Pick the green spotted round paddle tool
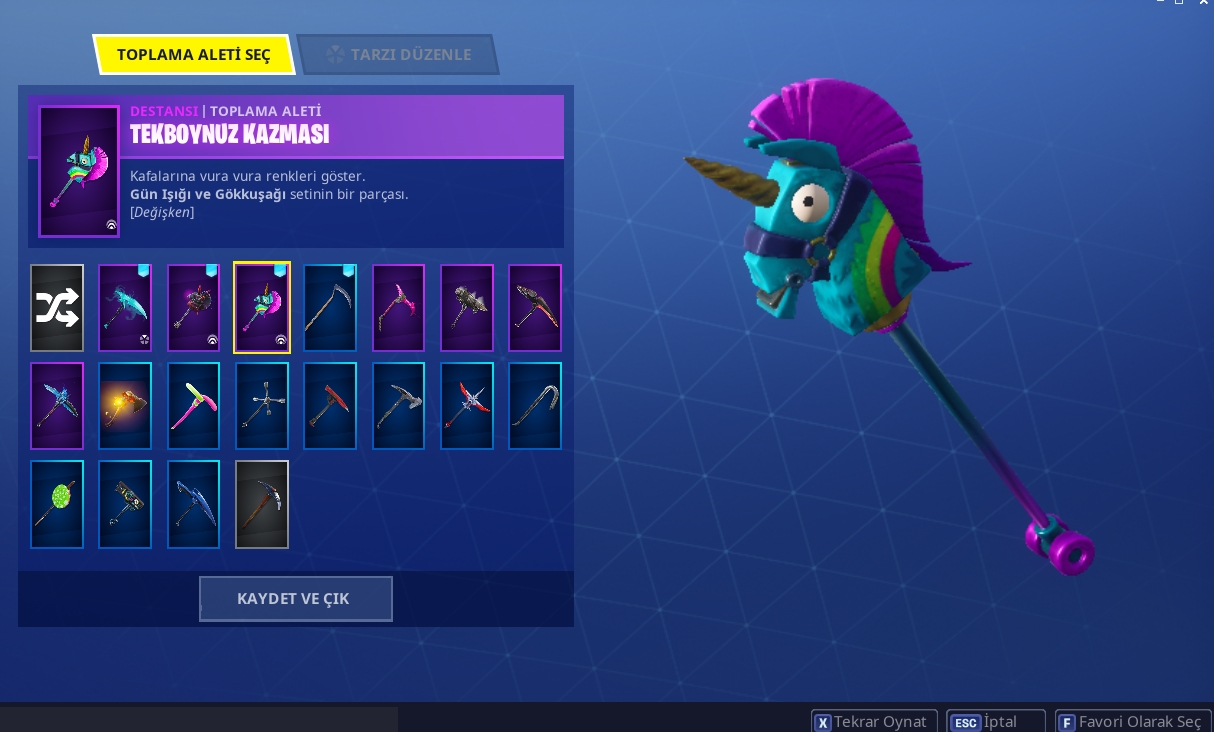Viewport: 1214px width, 732px height. pyautogui.click(x=57, y=504)
